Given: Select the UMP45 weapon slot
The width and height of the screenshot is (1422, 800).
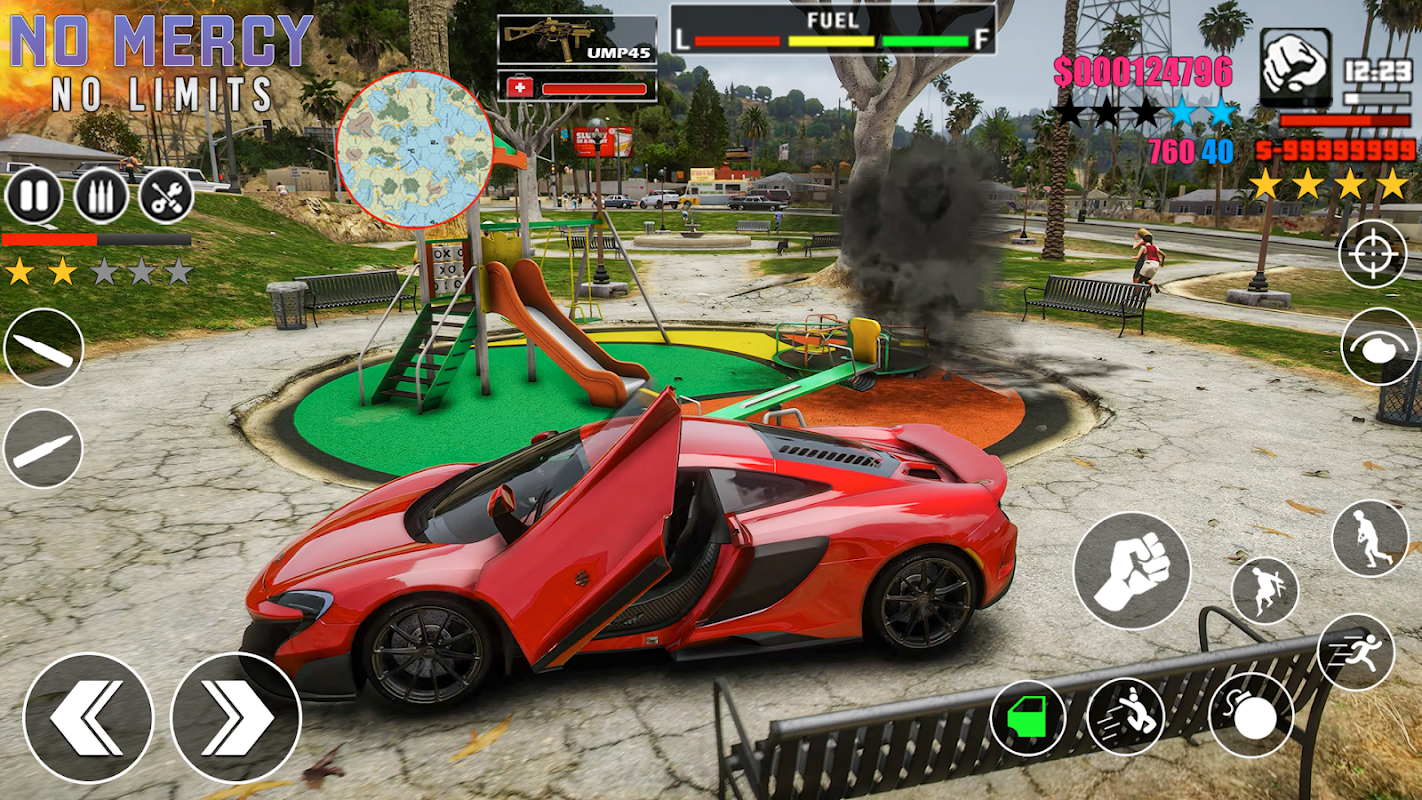Looking at the screenshot, I should [577, 40].
